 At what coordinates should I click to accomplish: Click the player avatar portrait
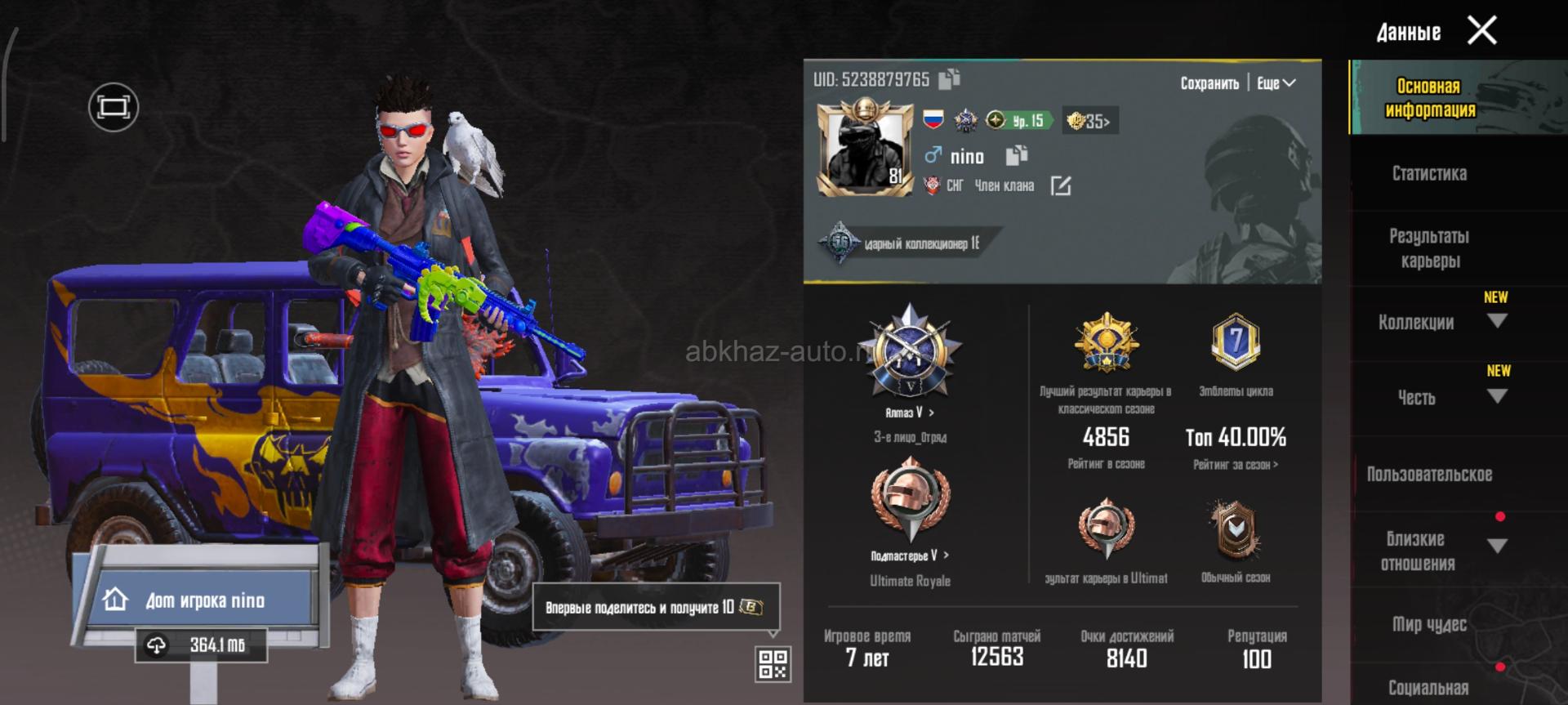point(864,149)
